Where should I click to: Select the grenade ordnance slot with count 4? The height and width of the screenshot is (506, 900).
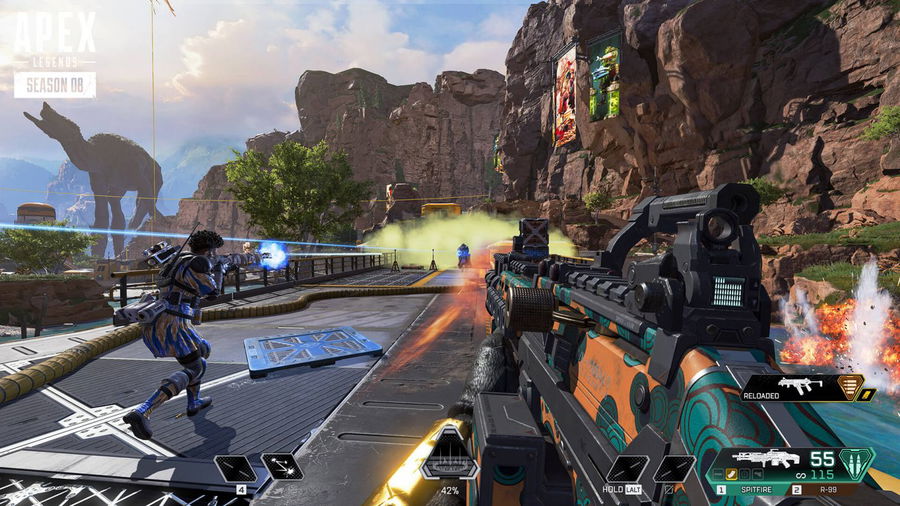[239, 469]
